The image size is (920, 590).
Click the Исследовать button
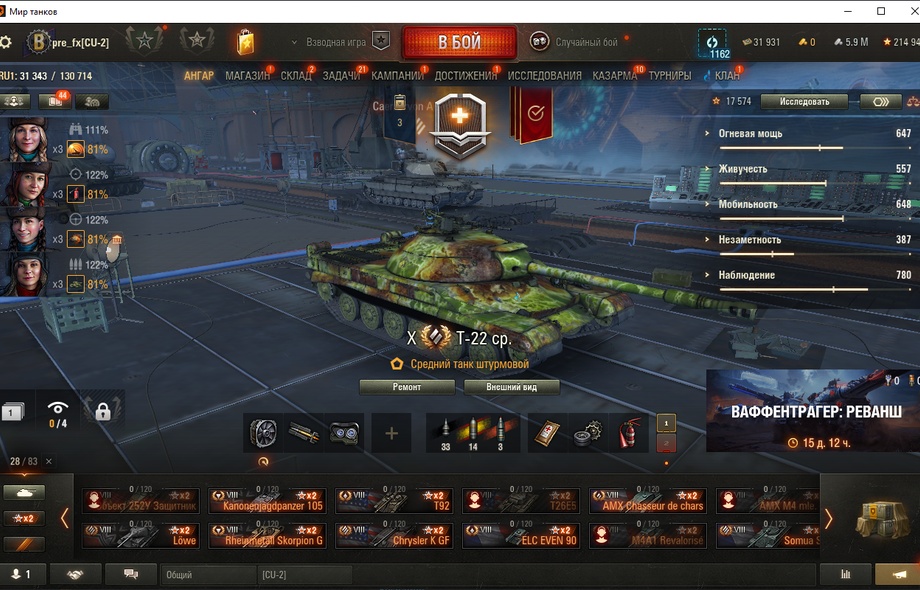804,101
